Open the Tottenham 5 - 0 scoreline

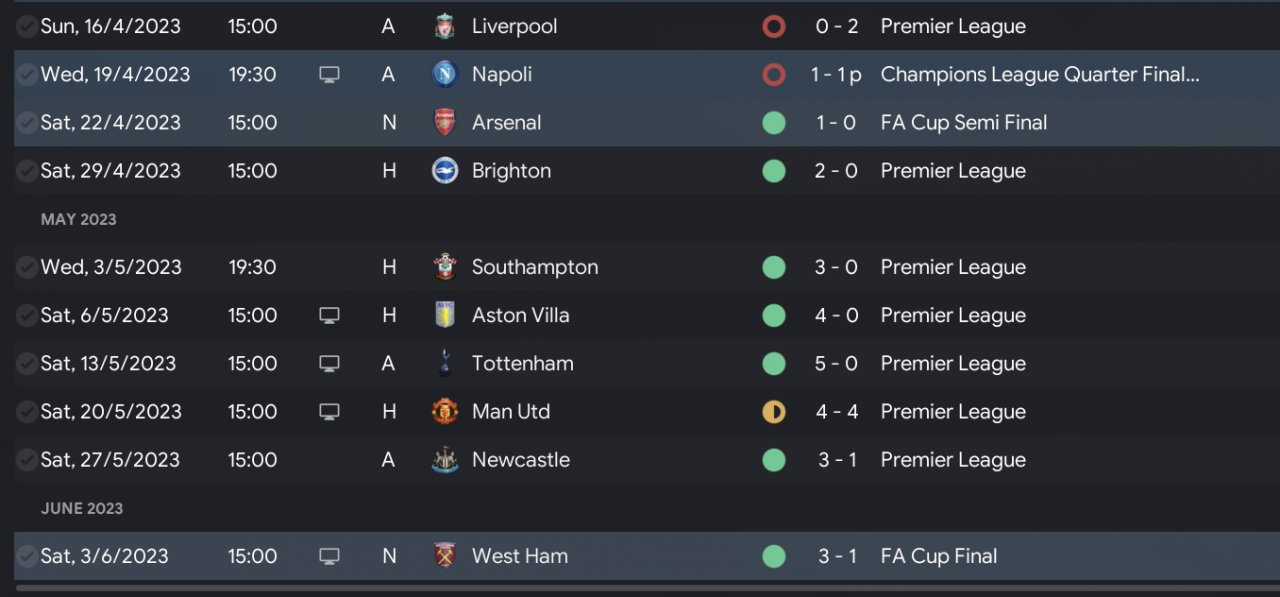[836, 363]
